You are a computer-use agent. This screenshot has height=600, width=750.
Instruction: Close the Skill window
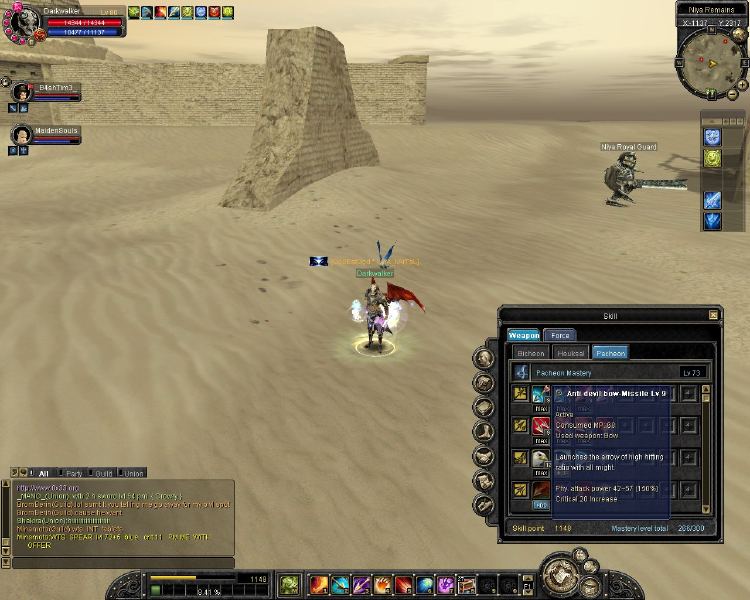point(713,315)
